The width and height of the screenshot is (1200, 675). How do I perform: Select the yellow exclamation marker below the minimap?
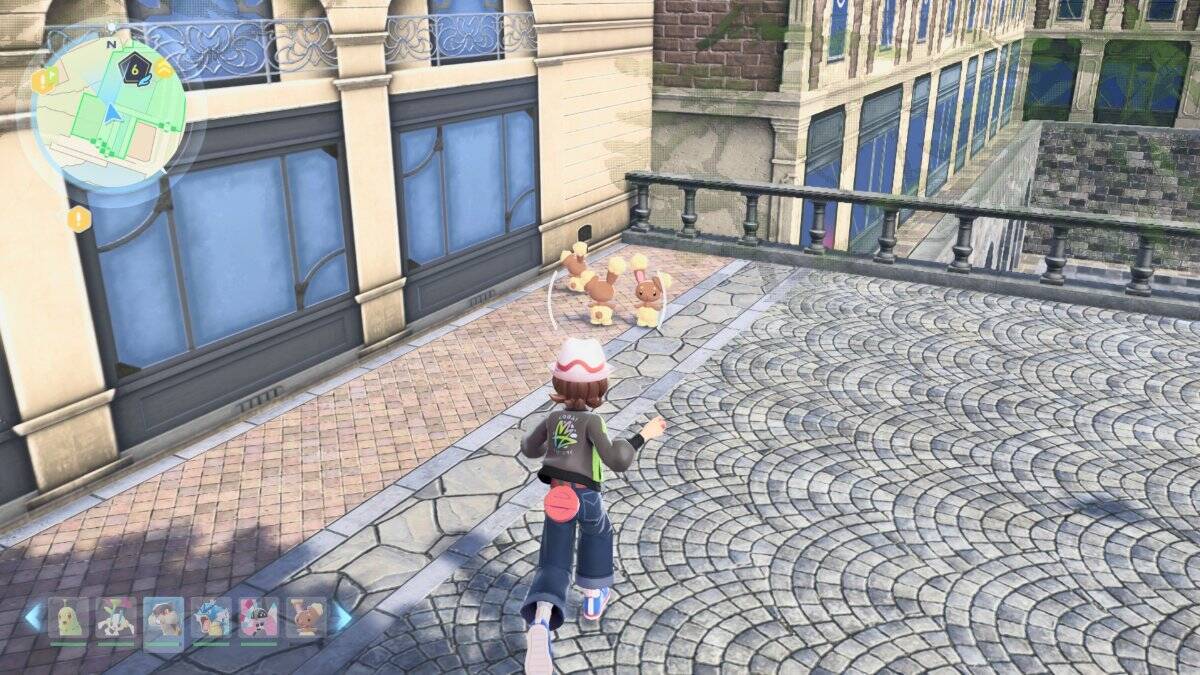(78, 219)
